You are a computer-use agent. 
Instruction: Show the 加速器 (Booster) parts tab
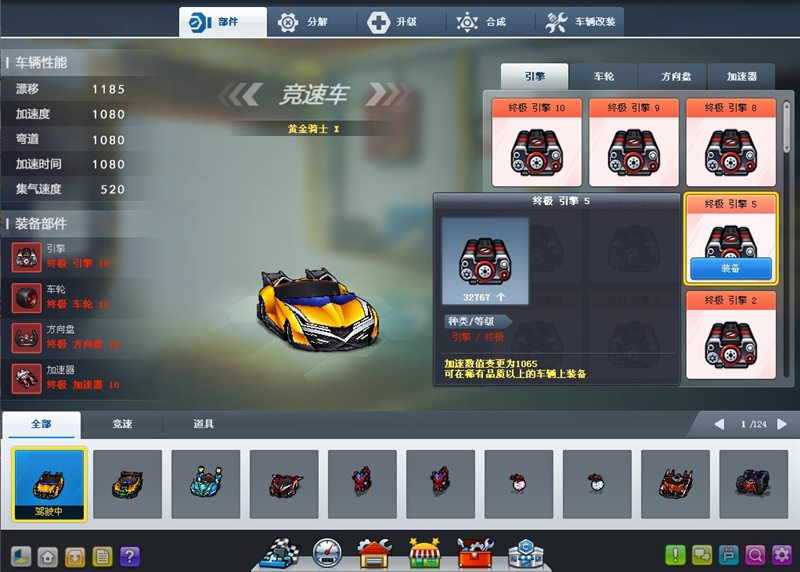click(x=741, y=76)
